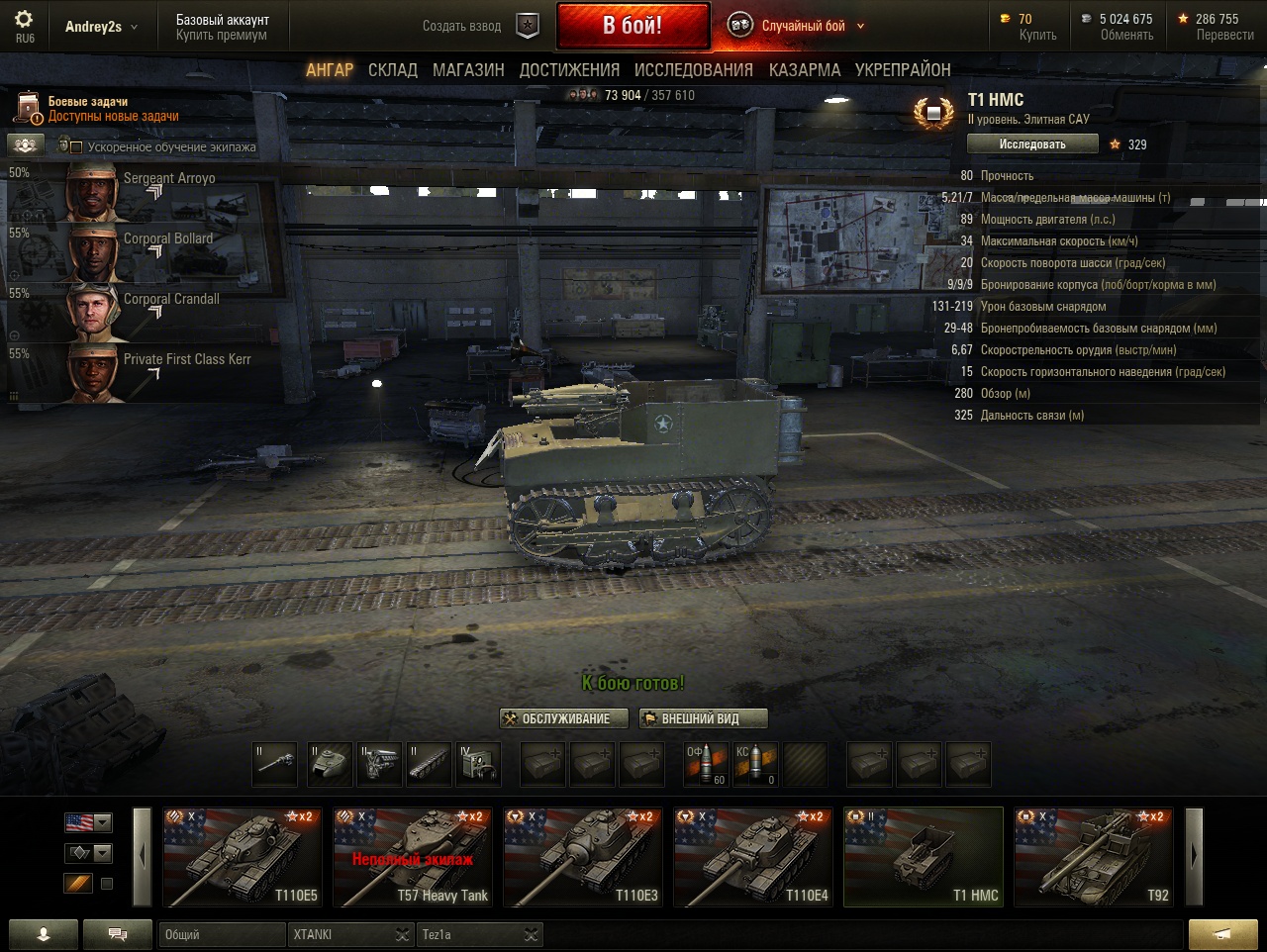Screen dimensions: 1267x952
Task: Open the settings gear menu
Action: (24, 20)
